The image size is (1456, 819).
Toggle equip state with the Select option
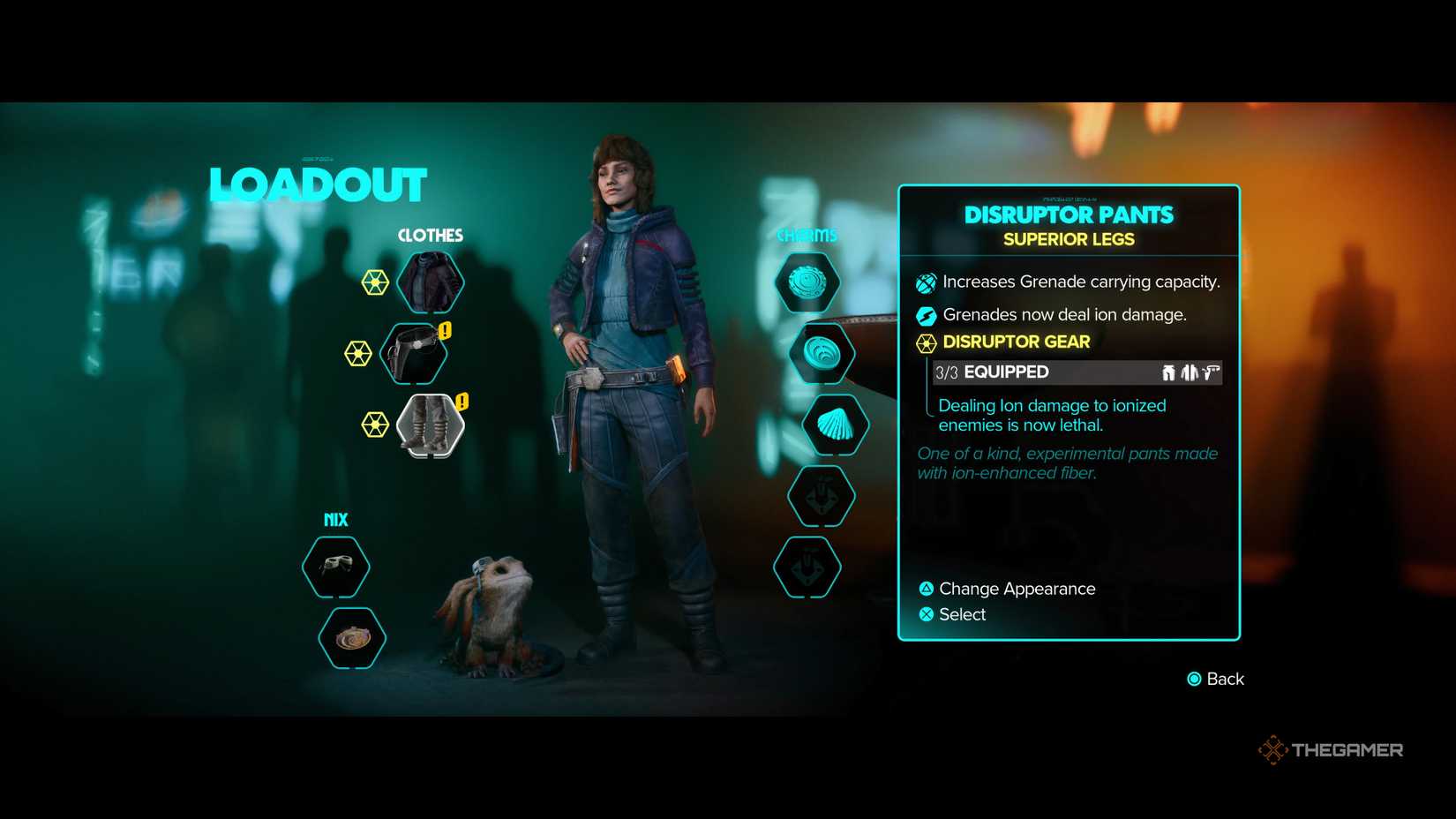[964, 614]
